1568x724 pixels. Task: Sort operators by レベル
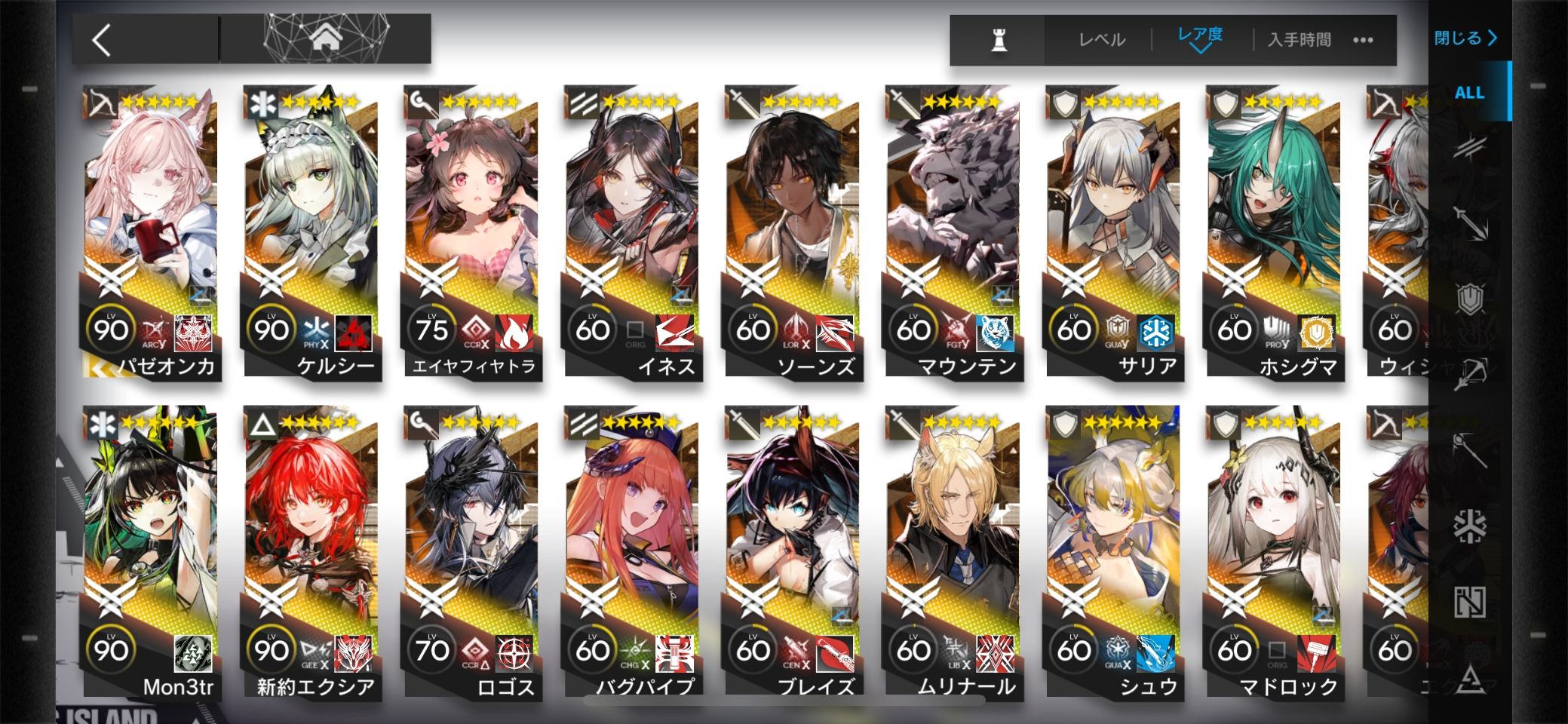click(1101, 40)
